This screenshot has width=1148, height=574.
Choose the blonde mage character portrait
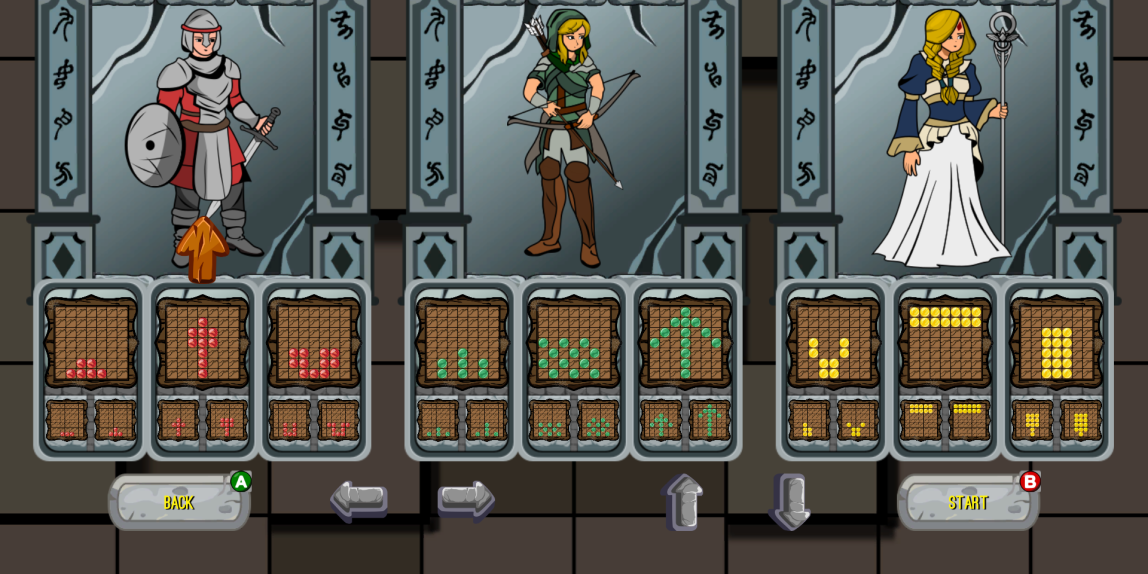pos(945,140)
